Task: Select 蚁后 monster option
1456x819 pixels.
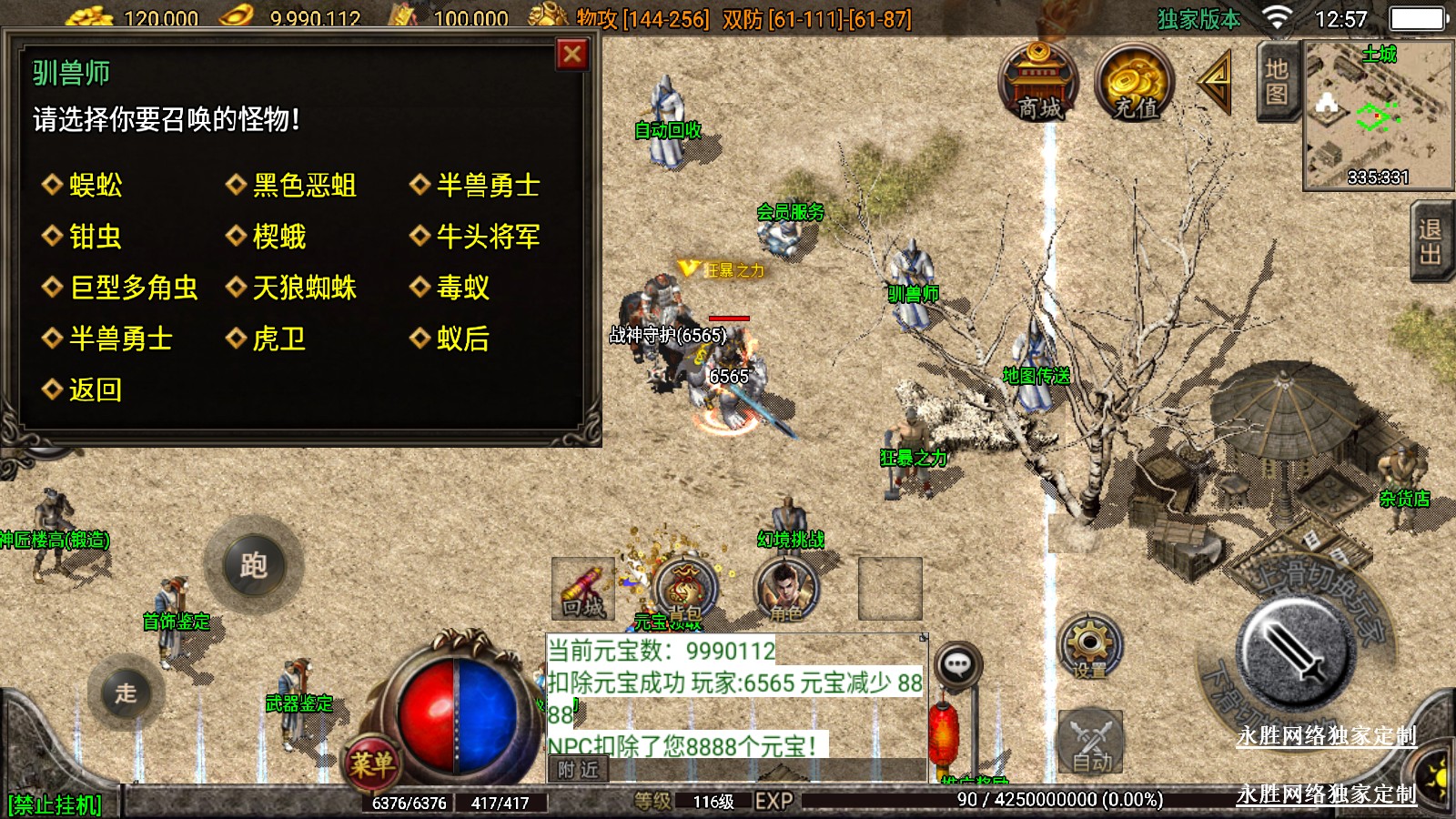Action: pos(462,339)
